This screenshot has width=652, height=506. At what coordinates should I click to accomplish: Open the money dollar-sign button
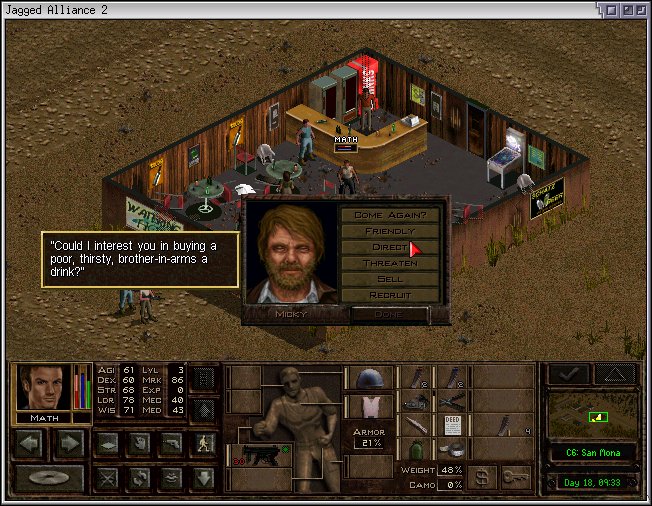(482, 477)
